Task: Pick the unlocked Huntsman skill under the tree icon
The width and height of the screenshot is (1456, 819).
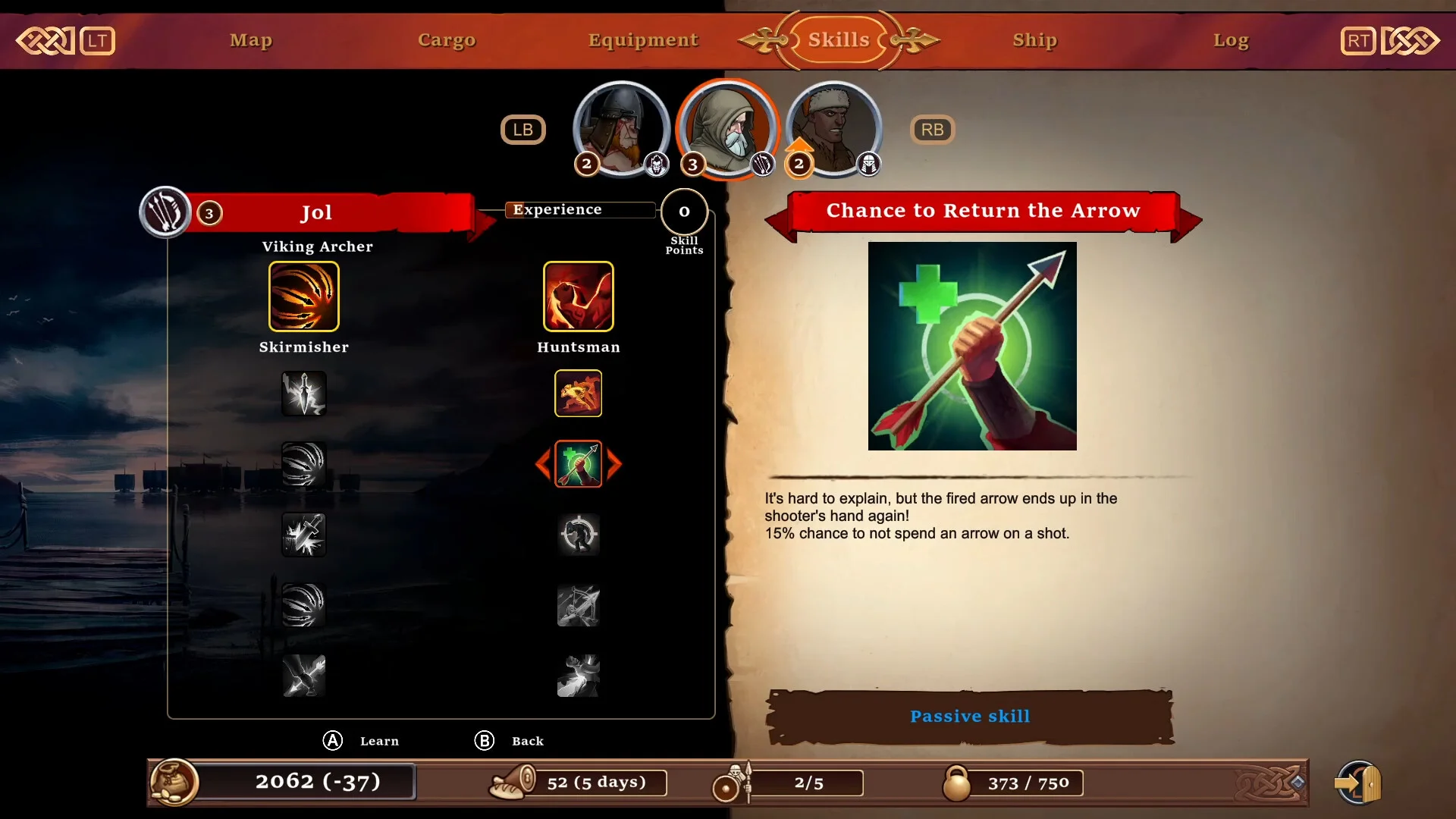Action: tap(578, 394)
